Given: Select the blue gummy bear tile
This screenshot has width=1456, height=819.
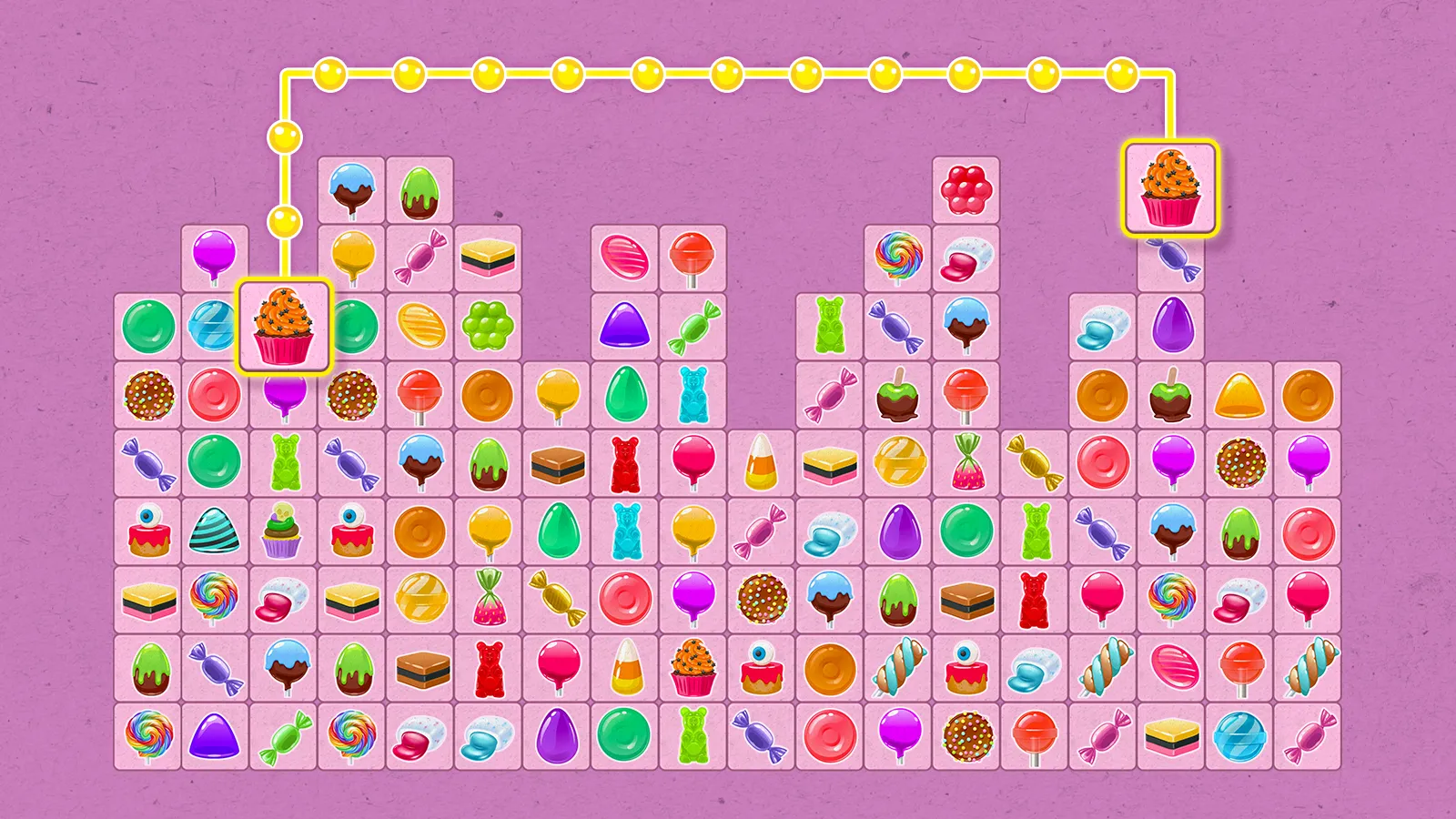Looking at the screenshot, I should (693, 396).
